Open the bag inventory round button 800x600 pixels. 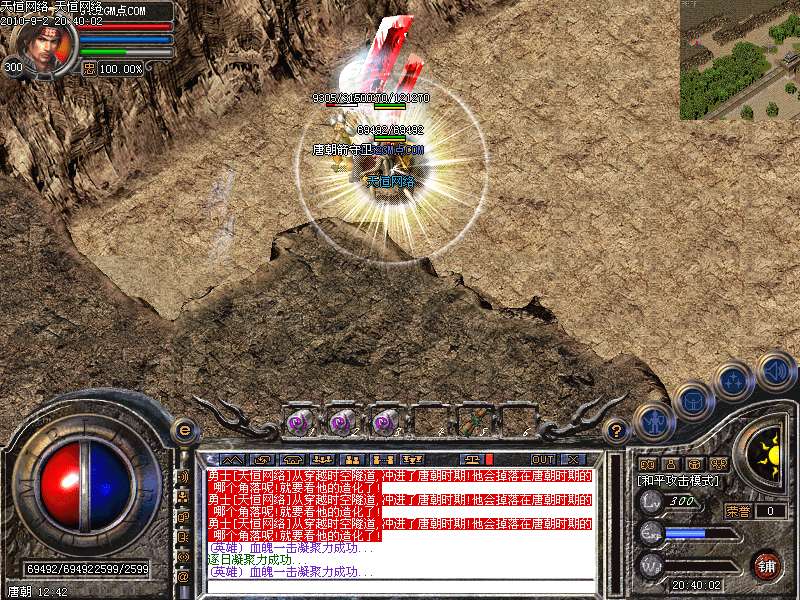[x=693, y=402]
